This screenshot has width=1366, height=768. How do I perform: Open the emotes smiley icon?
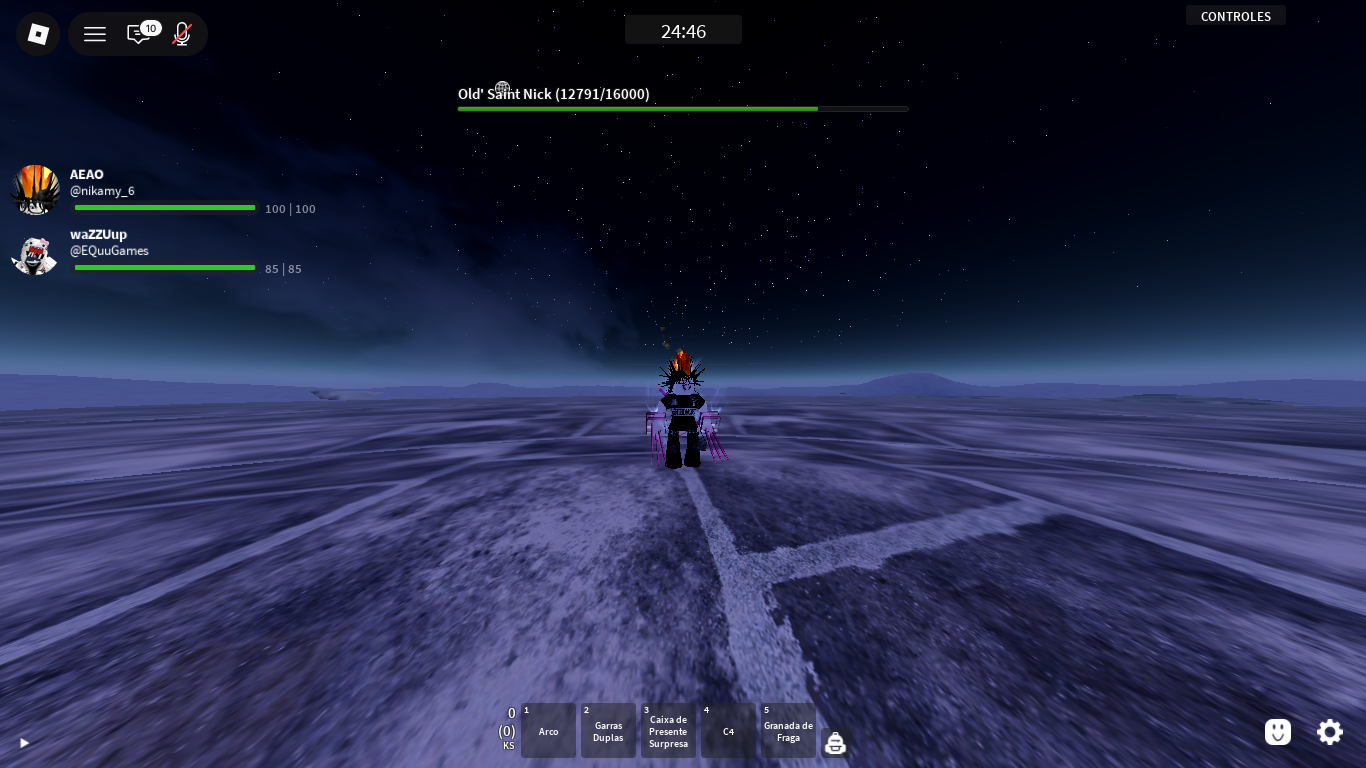click(1277, 732)
